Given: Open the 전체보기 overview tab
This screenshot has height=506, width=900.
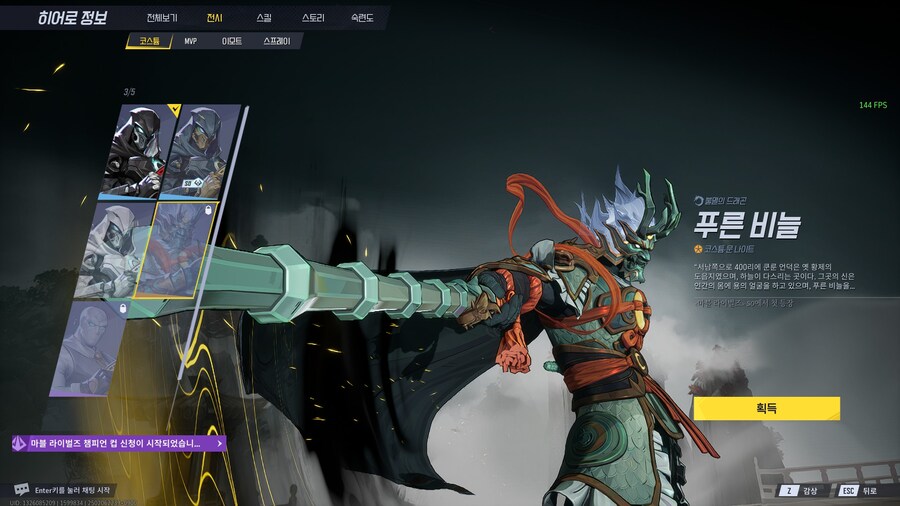Looking at the screenshot, I should point(161,18).
